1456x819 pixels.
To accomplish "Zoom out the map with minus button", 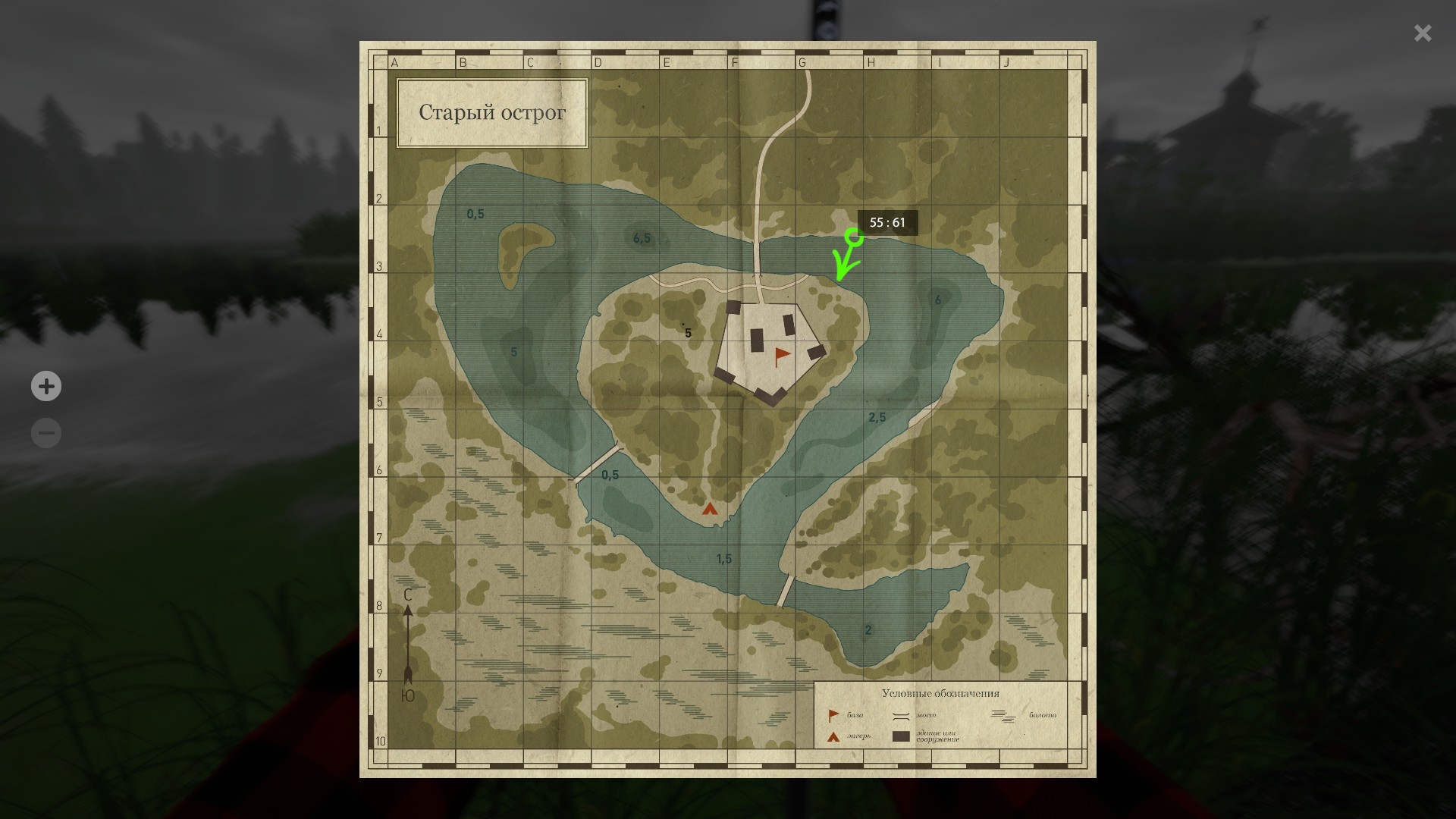I will 46,433.
